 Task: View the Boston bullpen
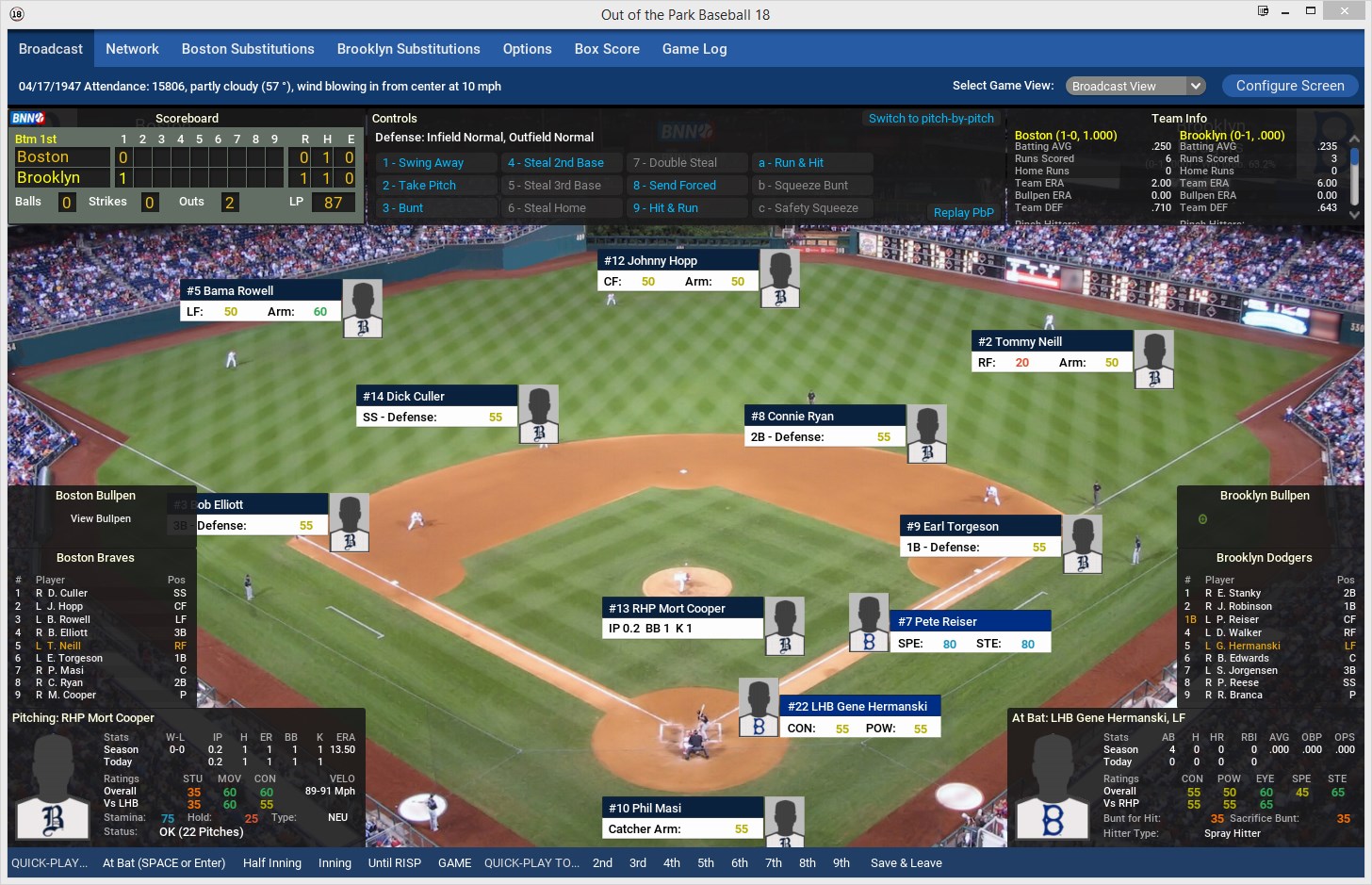[x=101, y=518]
